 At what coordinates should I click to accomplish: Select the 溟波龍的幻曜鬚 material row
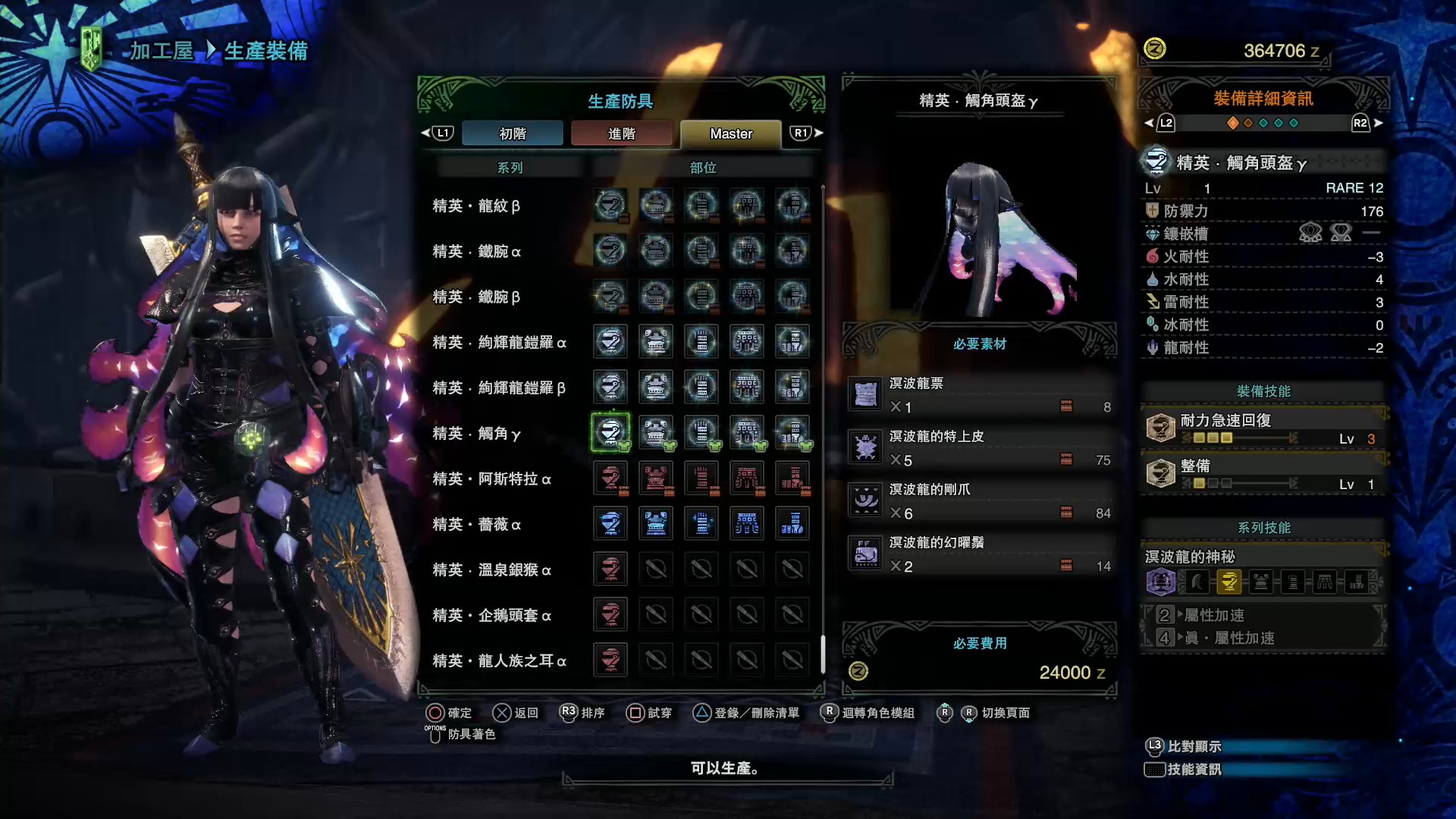(980, 554)
